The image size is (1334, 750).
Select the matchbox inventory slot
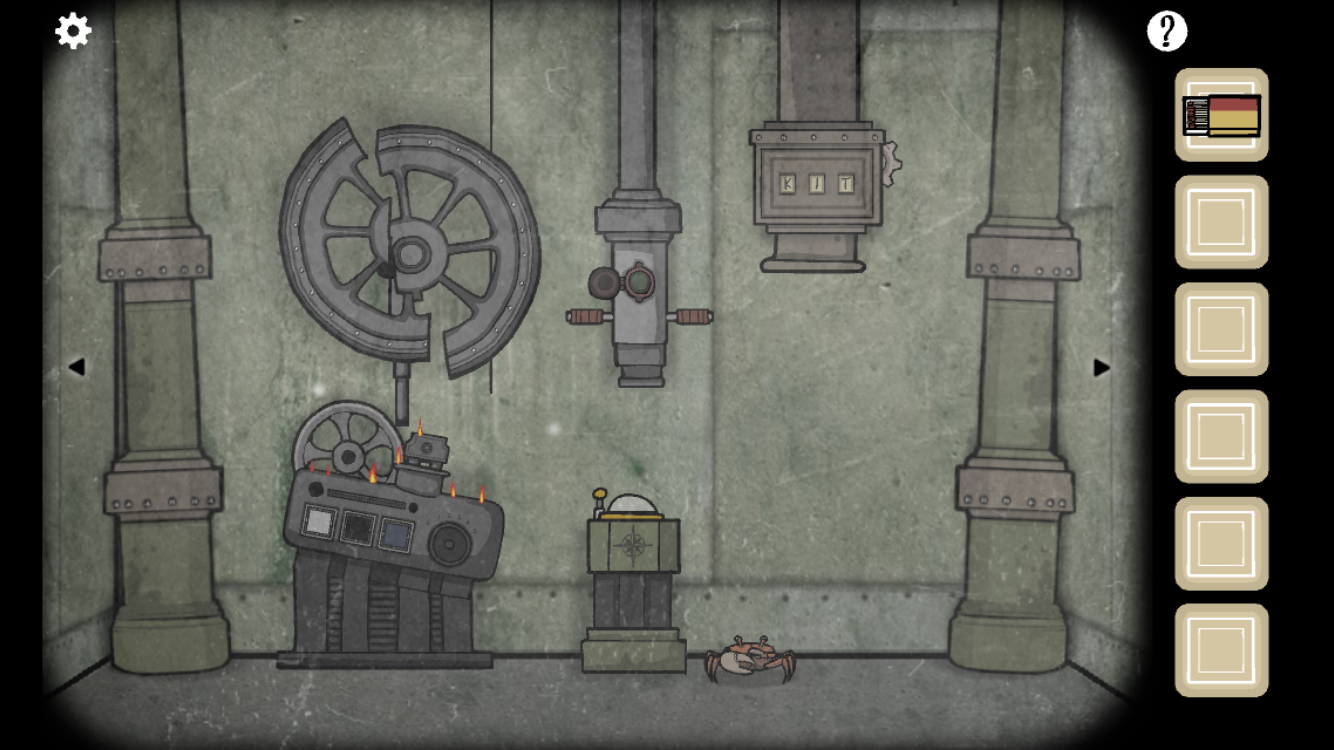pyautogui.click(x=1221, y=115)
